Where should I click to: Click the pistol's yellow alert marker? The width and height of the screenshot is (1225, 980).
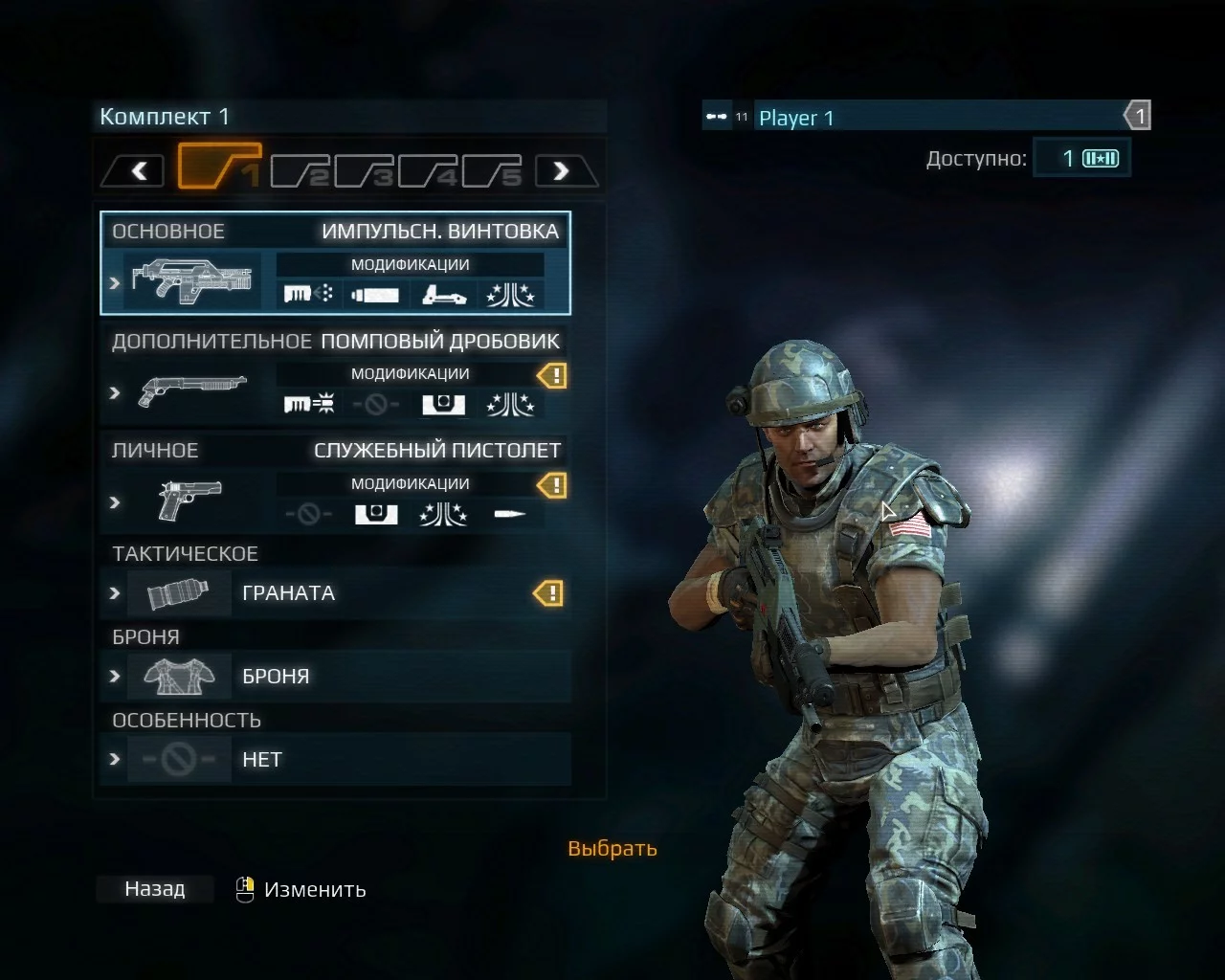[552, 485]
